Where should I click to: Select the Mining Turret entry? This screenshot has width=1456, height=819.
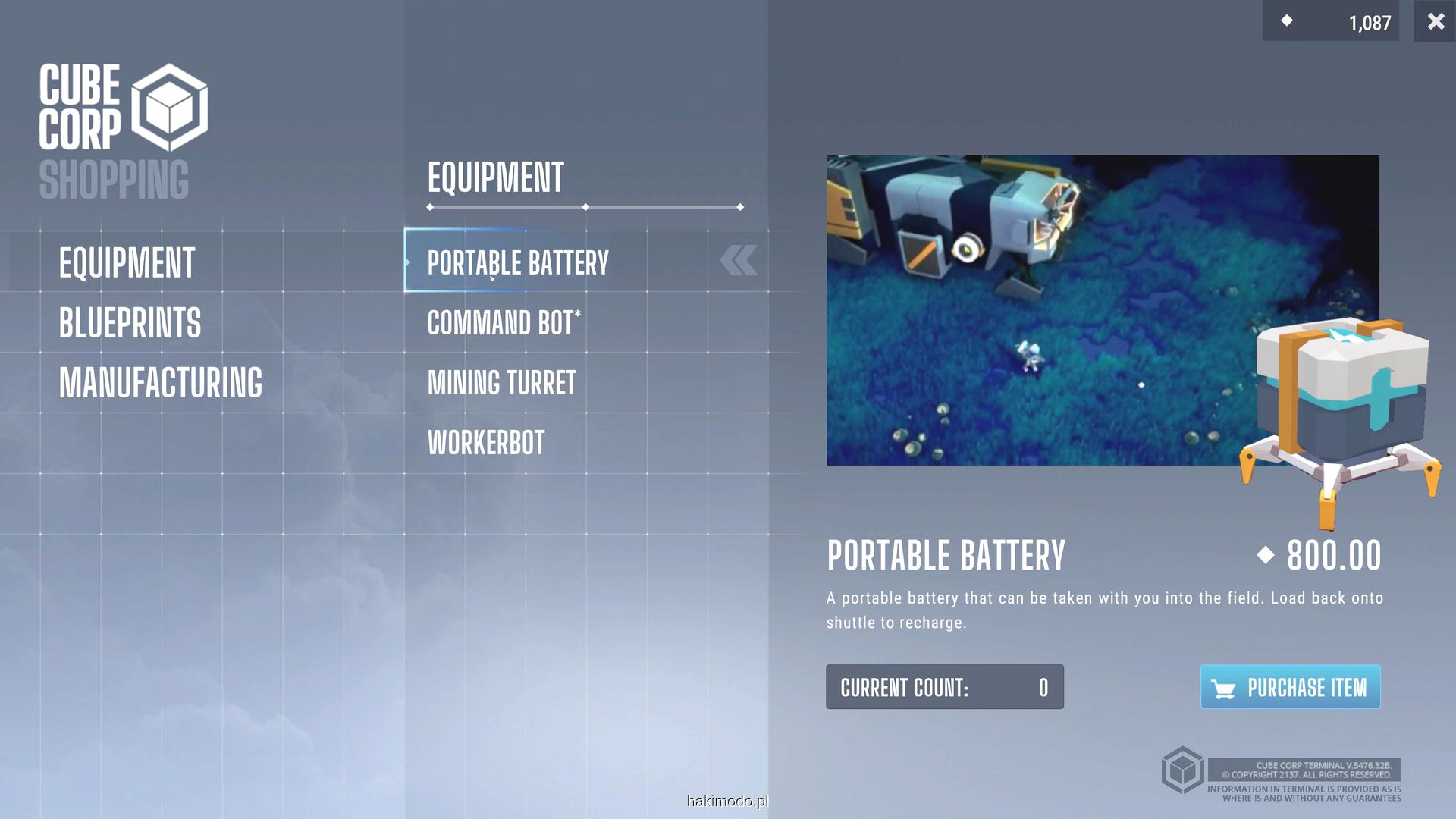tap(501, 383)
